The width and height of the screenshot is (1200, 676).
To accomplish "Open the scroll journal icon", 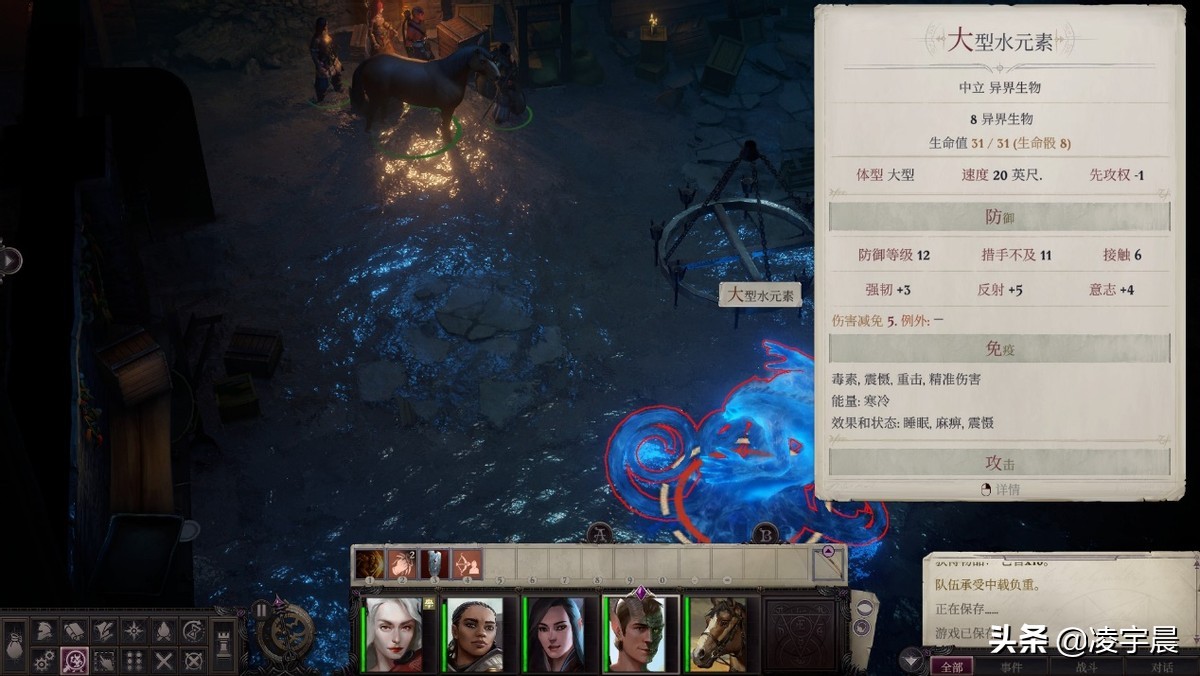I will point(73,631).
